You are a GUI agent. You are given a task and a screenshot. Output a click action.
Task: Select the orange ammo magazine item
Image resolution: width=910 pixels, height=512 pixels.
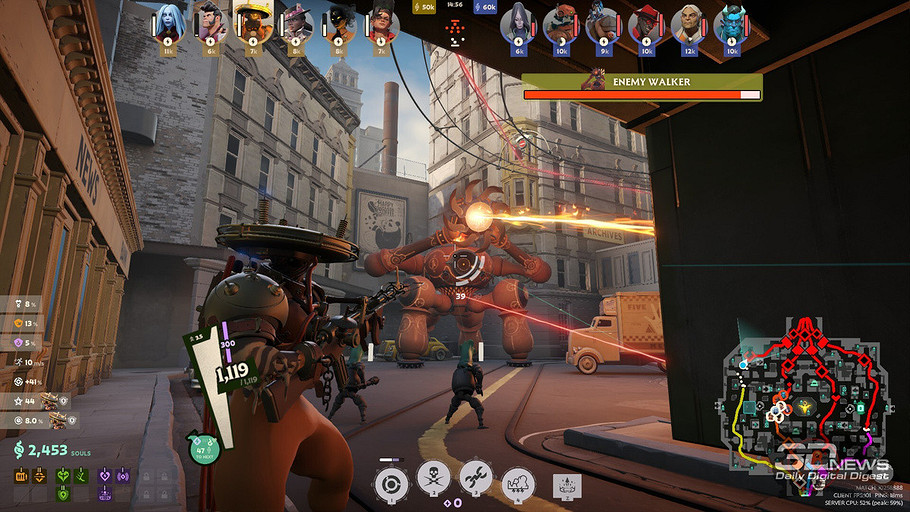(21, 477)
